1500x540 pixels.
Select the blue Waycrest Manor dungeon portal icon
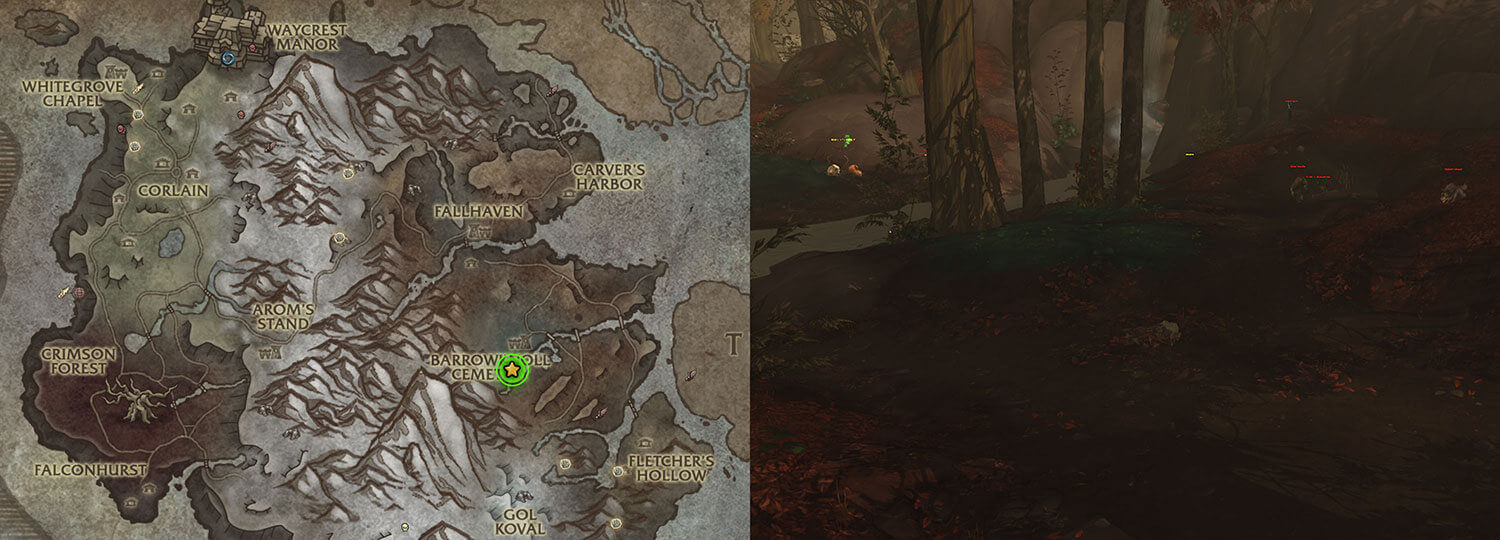coord(231,59)
